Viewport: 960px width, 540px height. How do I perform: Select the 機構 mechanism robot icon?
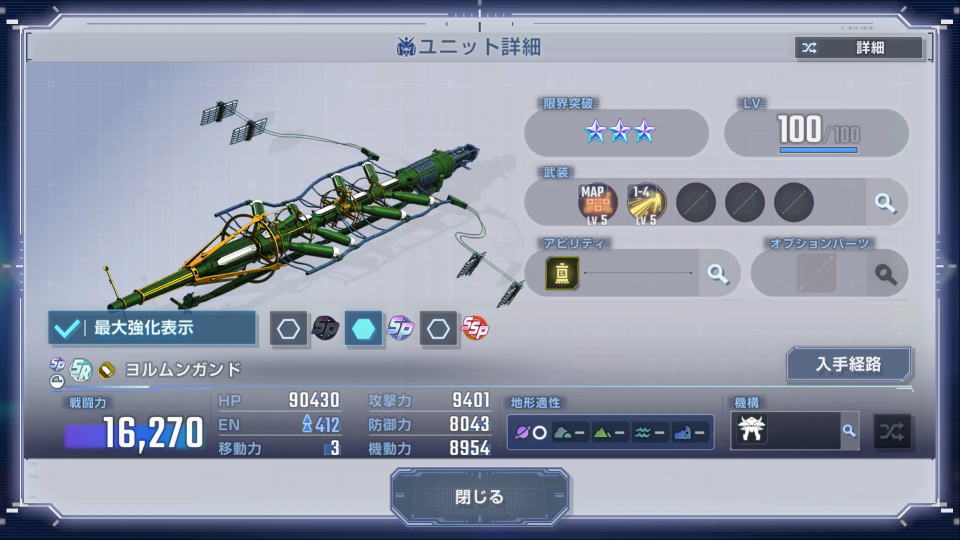[753, 431]
